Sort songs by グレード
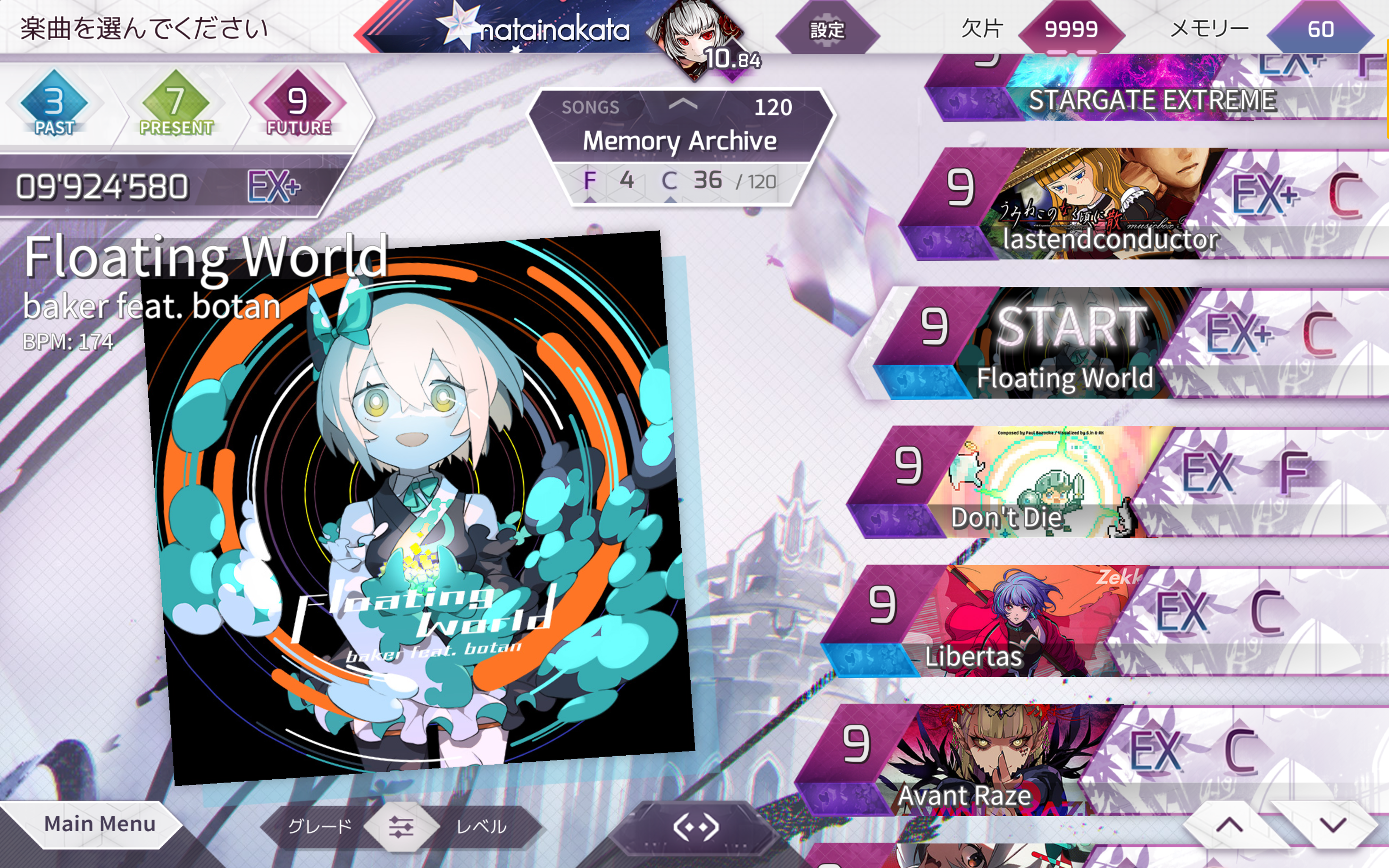Screen dimensions: 1389x868 (320, 826)
